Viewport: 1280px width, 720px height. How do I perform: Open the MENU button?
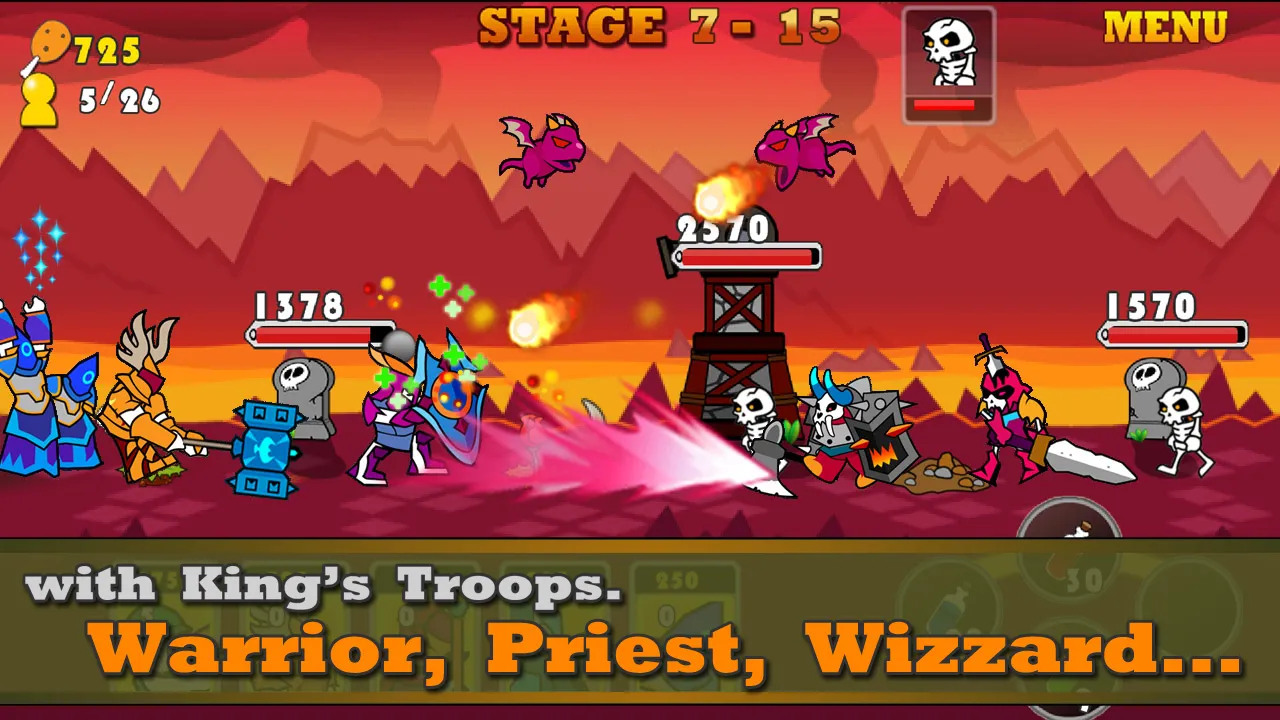pyautogui.click(x=1165, y=28)
